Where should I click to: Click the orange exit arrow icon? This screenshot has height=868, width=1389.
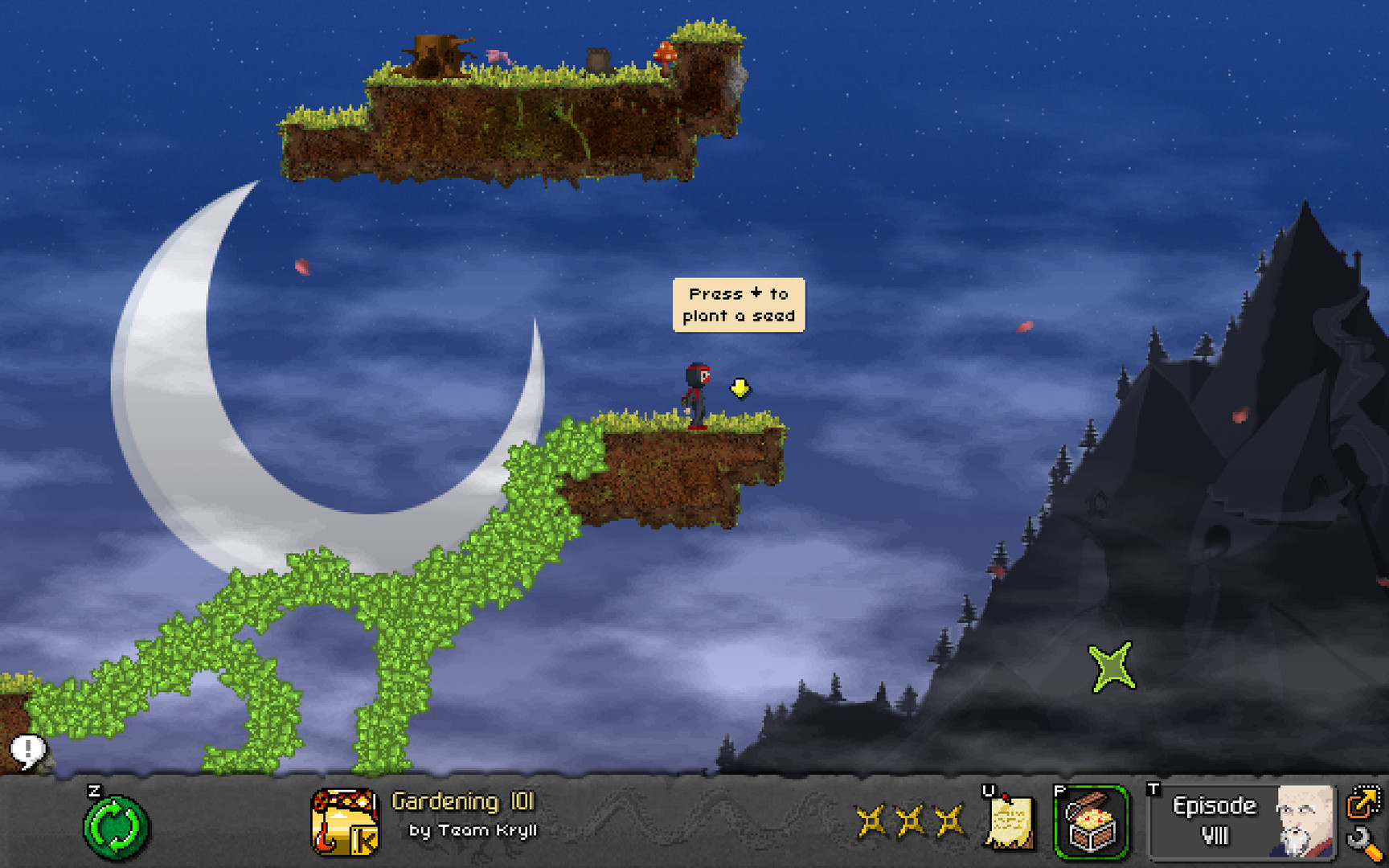tap(1363, 801)
